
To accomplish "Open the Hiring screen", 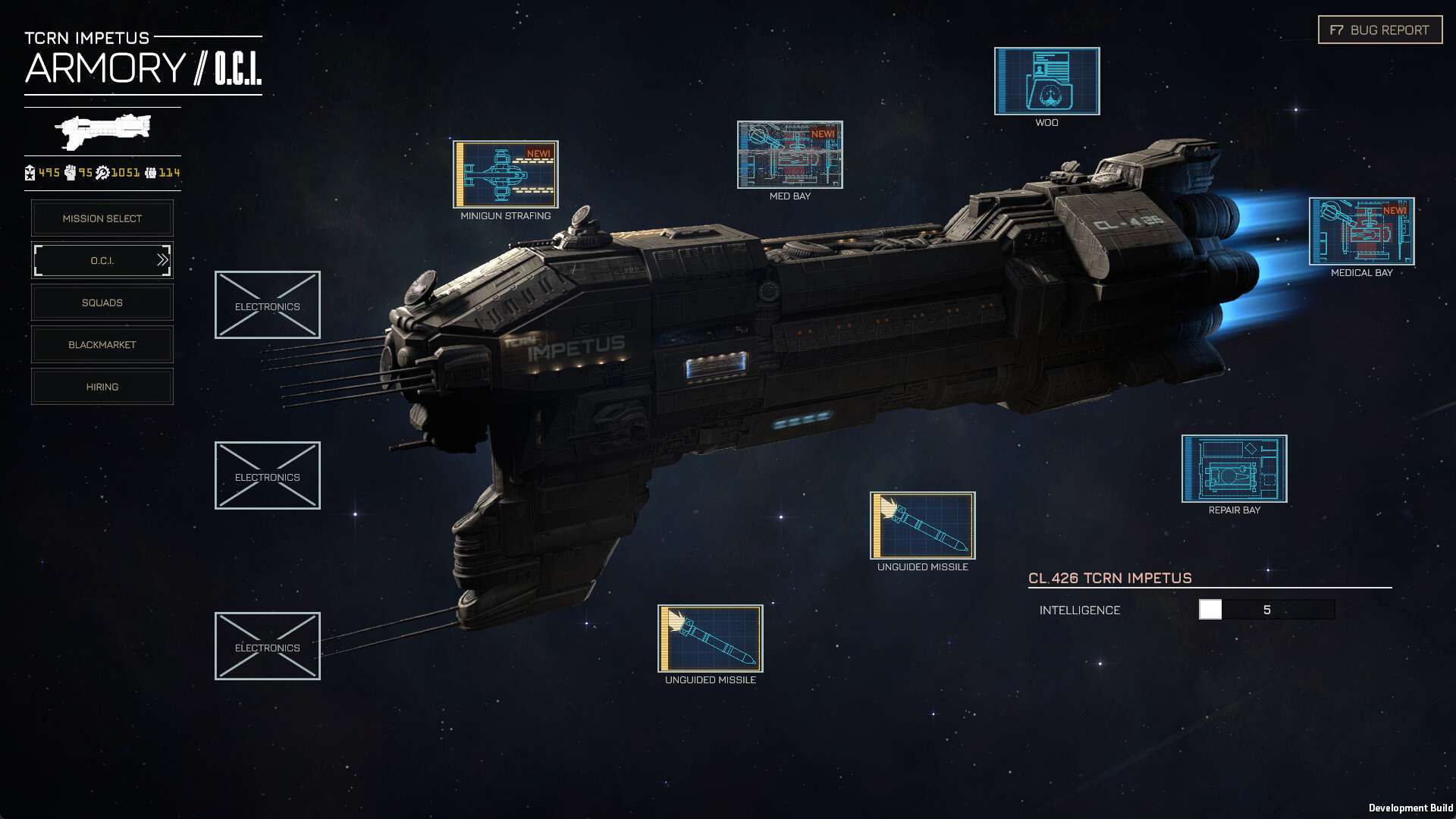I will (x=102, y=387).
